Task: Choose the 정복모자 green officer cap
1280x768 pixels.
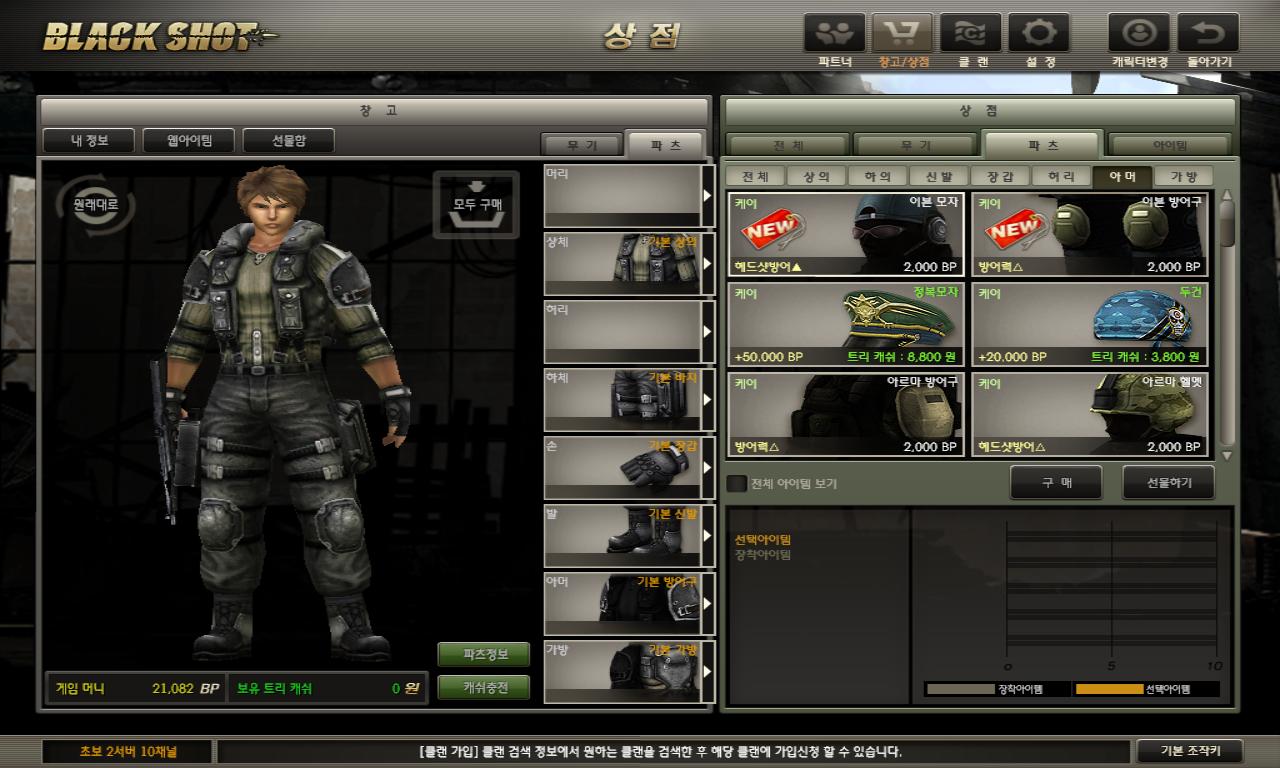Action: [x=846, y=323]
